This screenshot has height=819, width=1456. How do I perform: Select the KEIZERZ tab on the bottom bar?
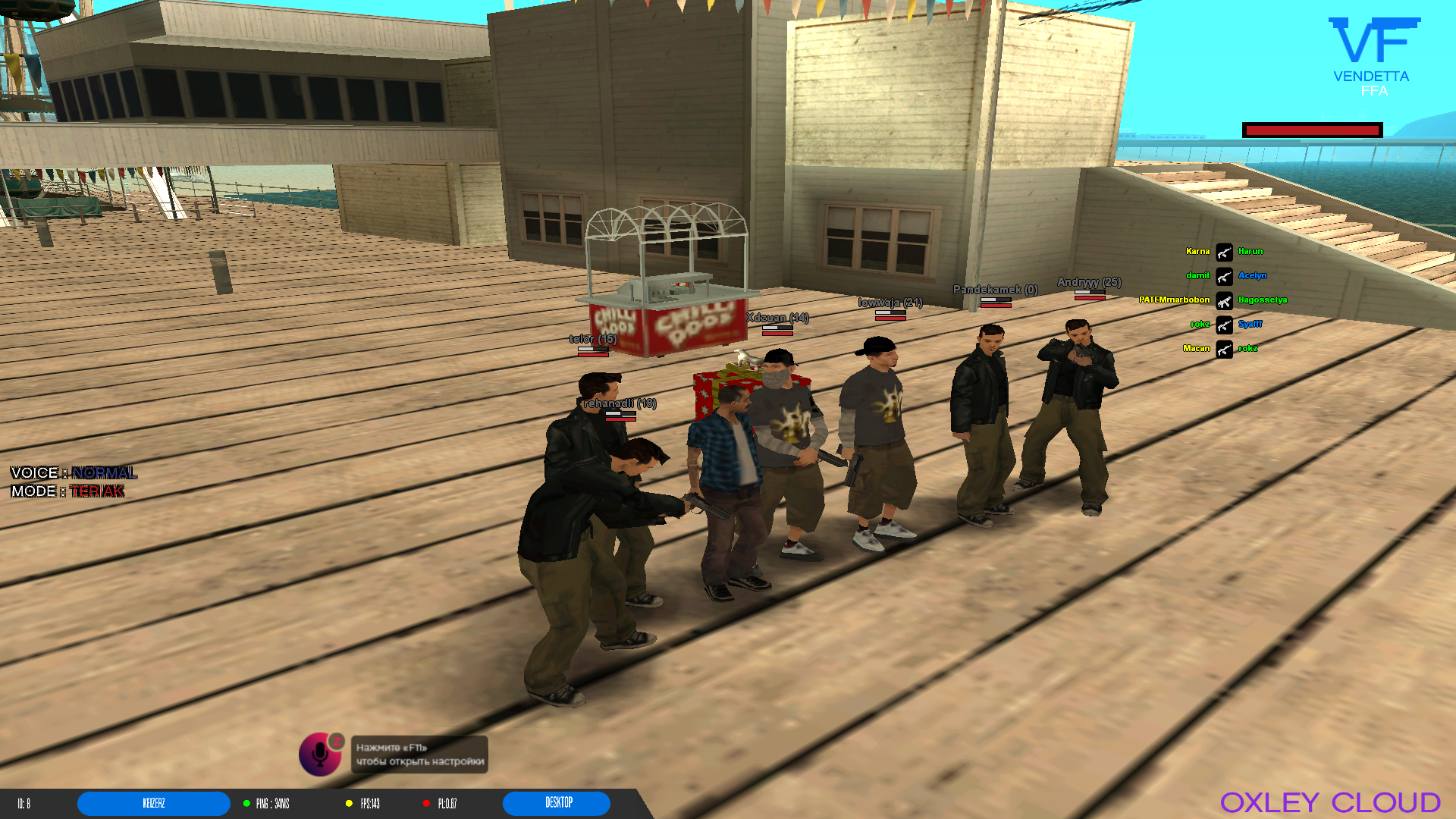[153, 803]
